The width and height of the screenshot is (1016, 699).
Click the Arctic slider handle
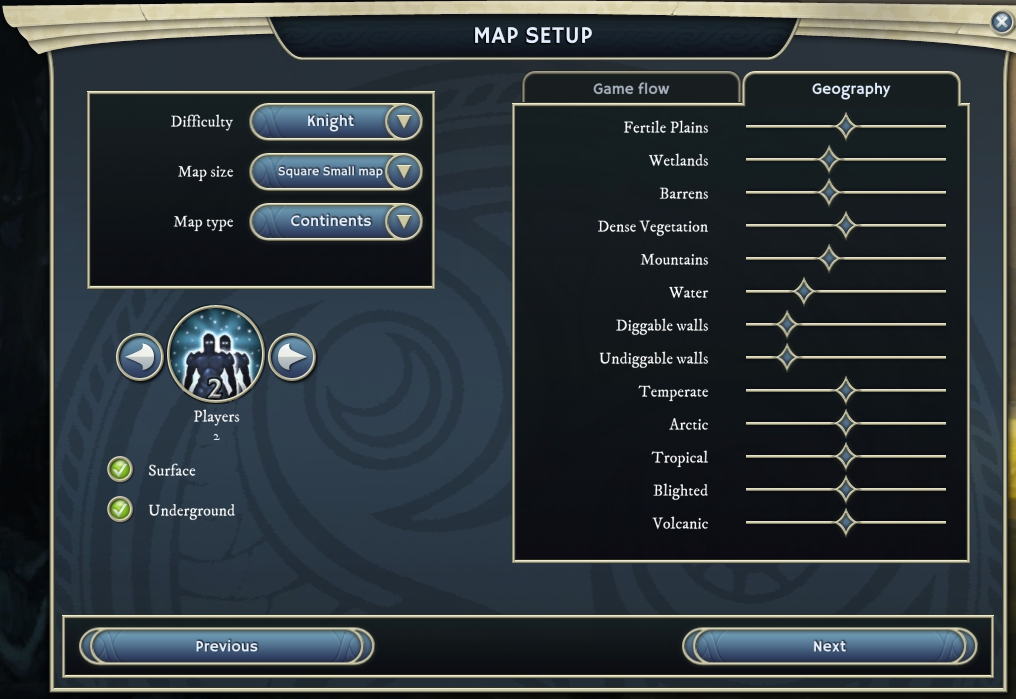(846, 424)
